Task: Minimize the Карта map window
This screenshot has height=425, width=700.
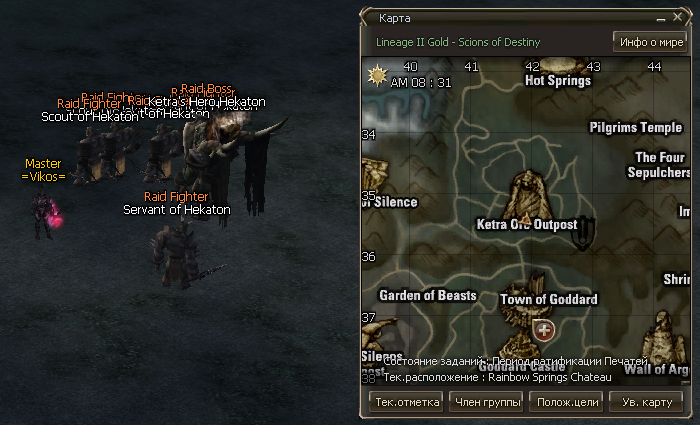Action: 662,19
